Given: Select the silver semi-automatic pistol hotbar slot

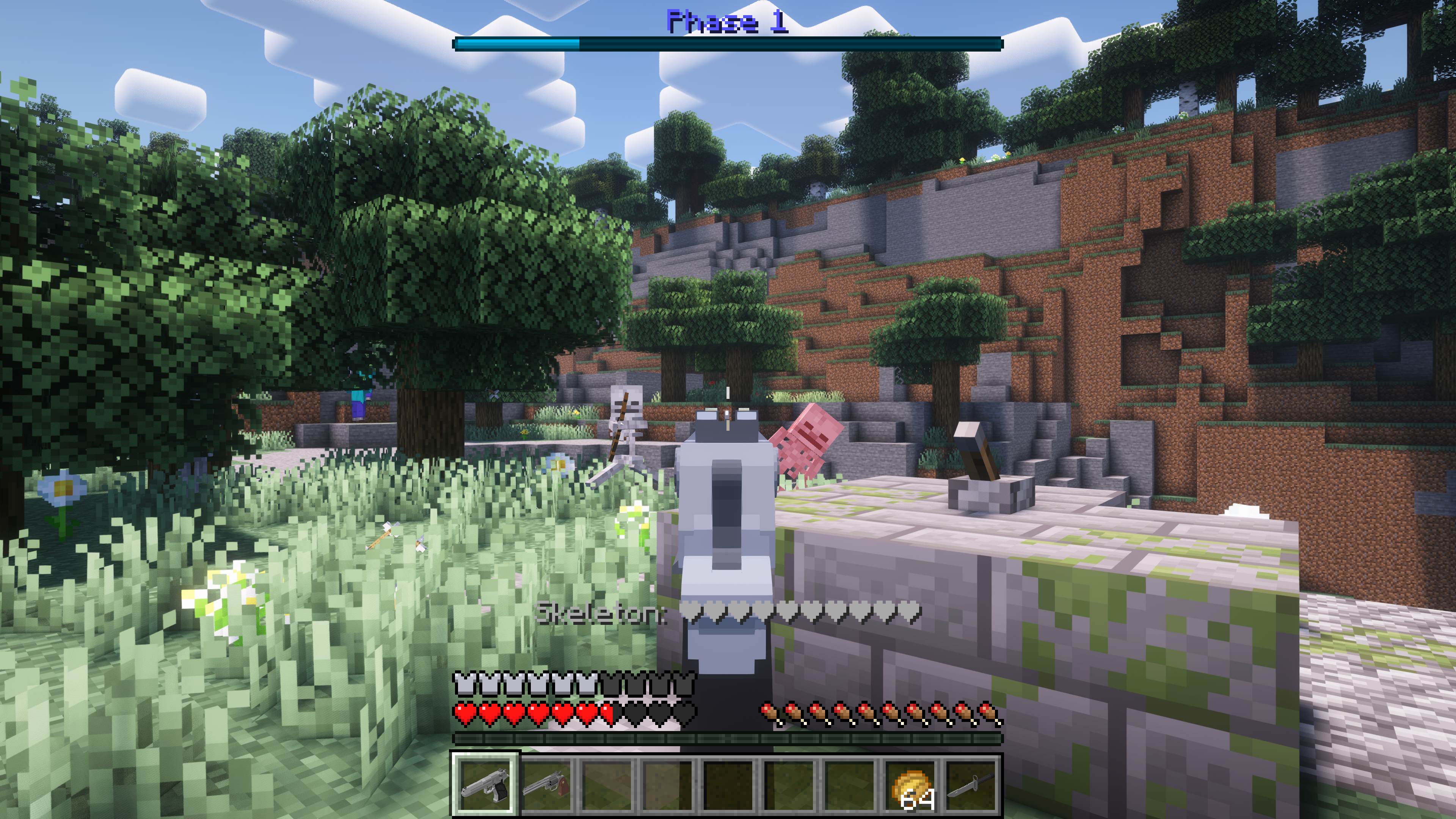Looking at the screenshot, I should point(485,783).
